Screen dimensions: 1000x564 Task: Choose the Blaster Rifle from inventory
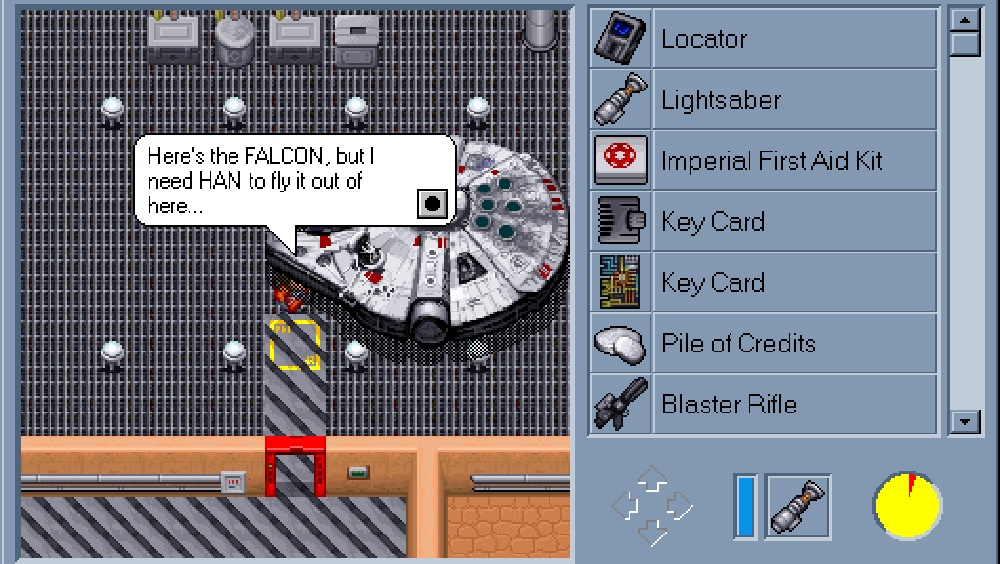point(764,405)
